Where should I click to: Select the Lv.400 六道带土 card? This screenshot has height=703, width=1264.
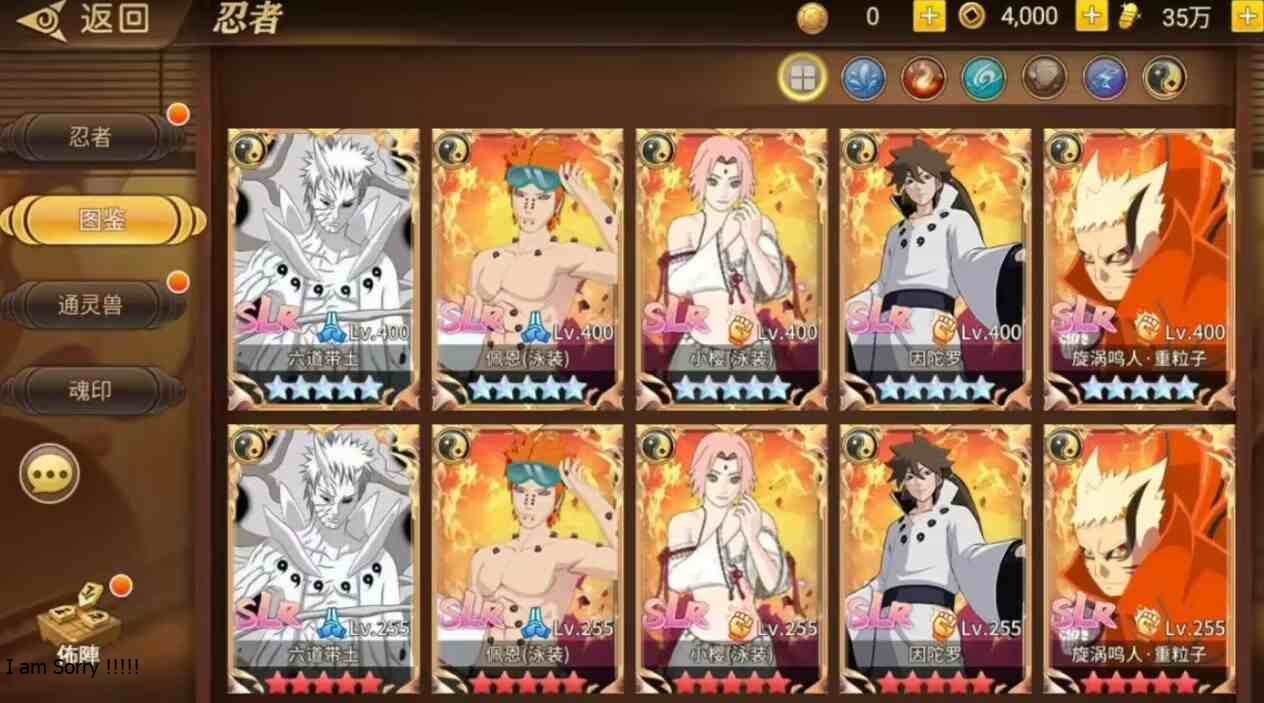(323, 268)
